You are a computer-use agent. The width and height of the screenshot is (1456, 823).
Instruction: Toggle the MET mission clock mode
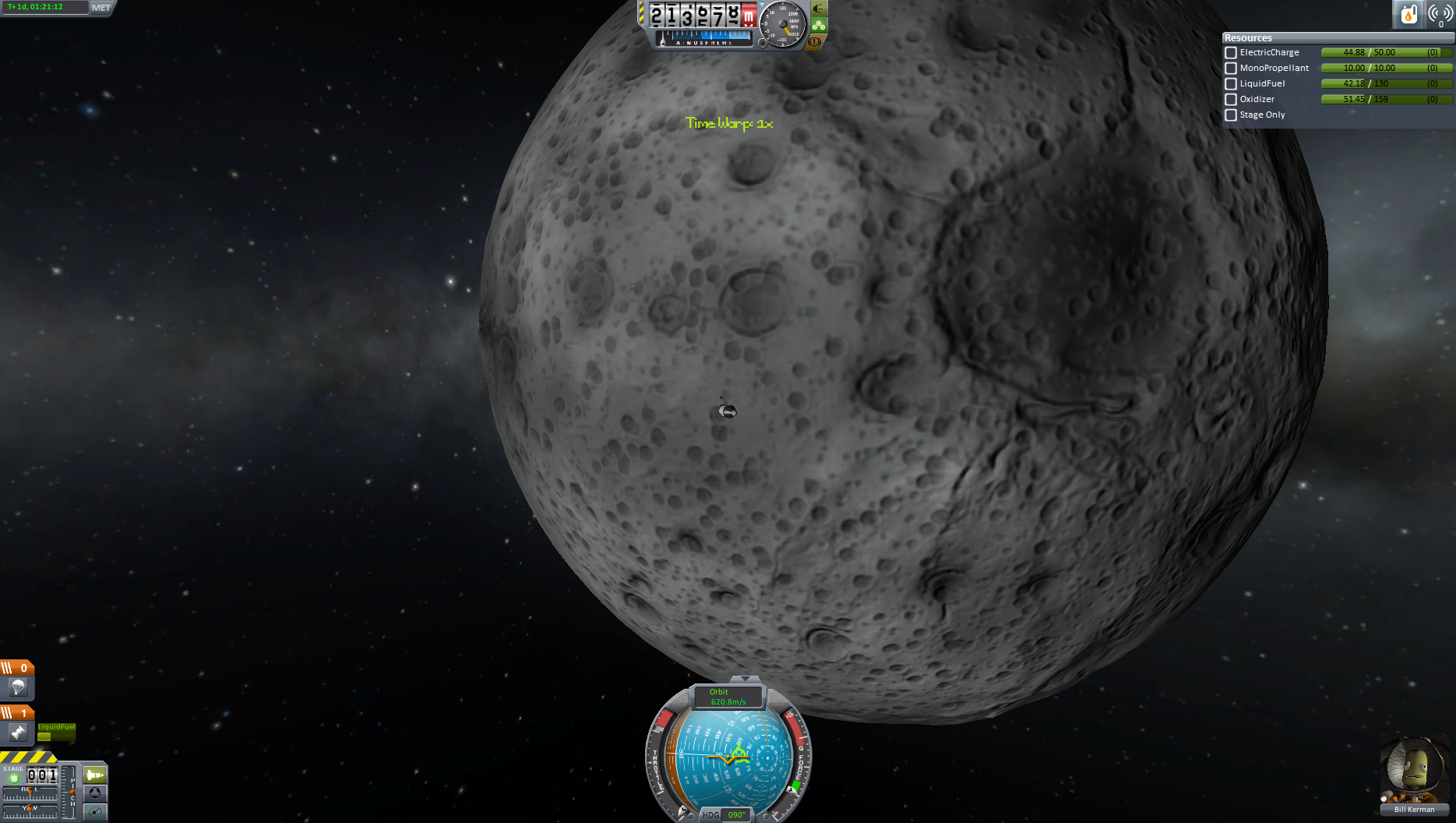(101, 8)
